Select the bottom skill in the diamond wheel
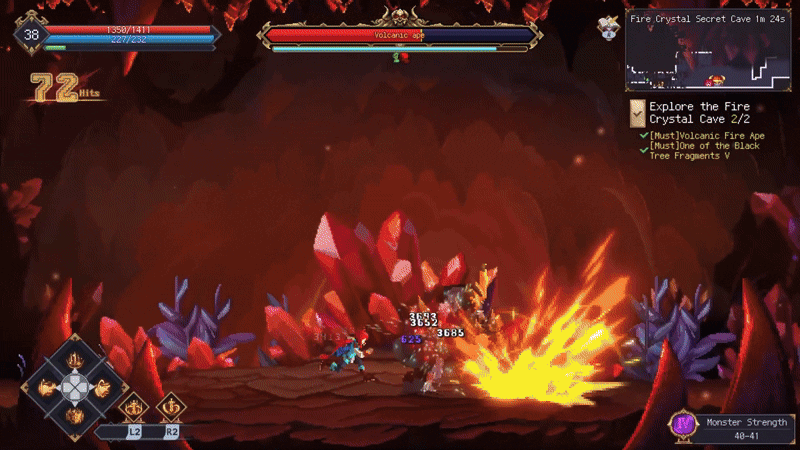Screen dimensions: 800x450 [x=75, y=413]
